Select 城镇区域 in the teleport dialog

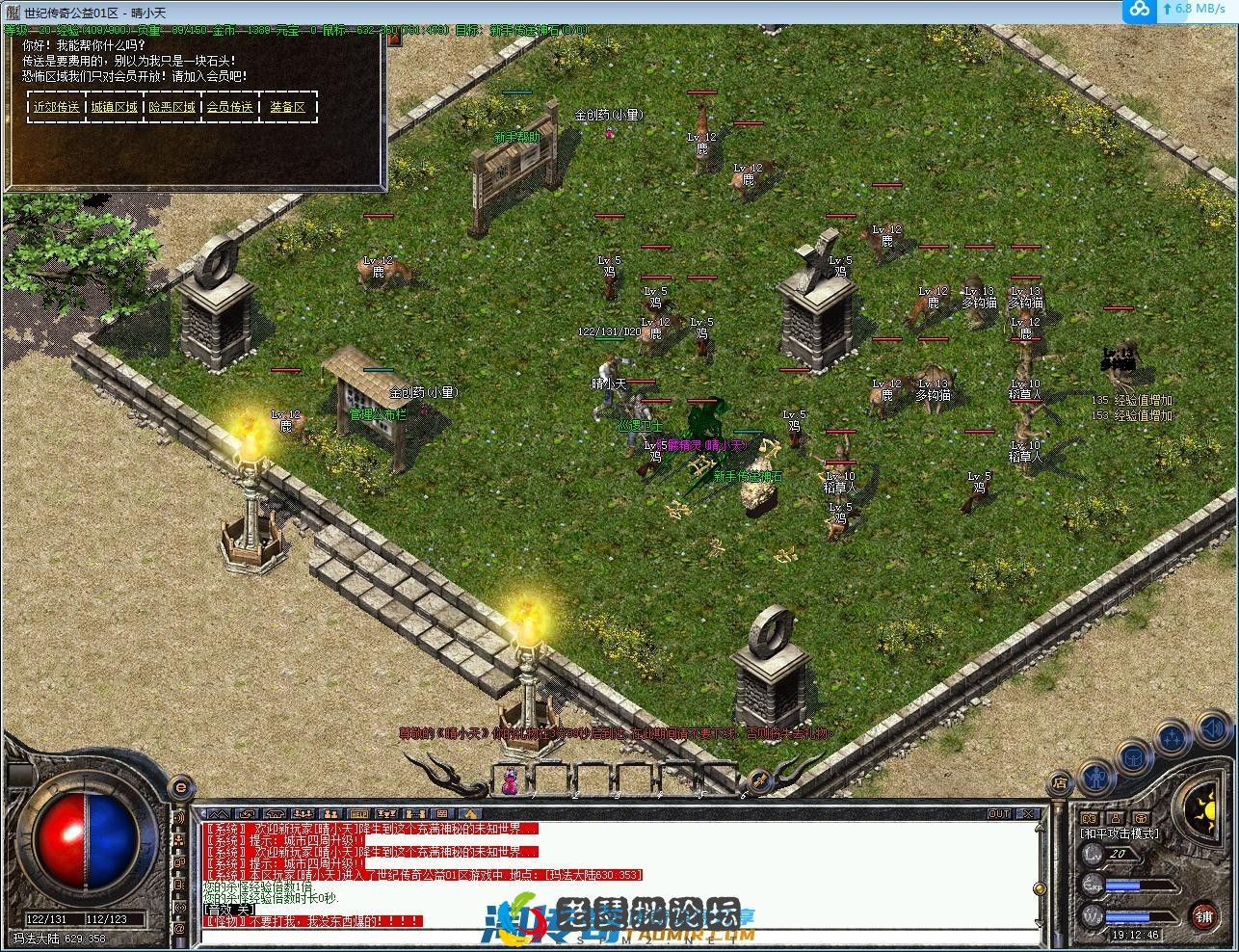tap(113, 107)
